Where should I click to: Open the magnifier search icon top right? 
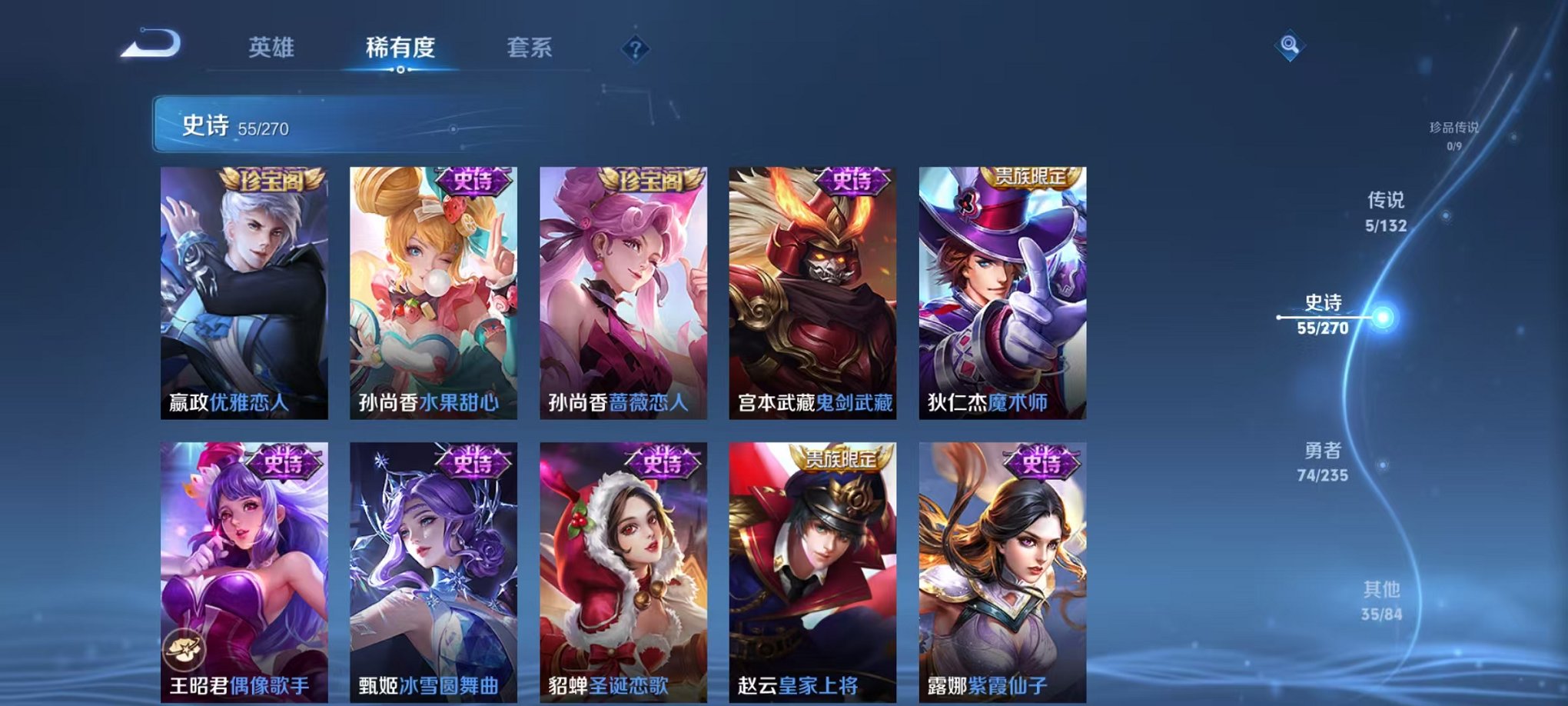click(1291, 46)
